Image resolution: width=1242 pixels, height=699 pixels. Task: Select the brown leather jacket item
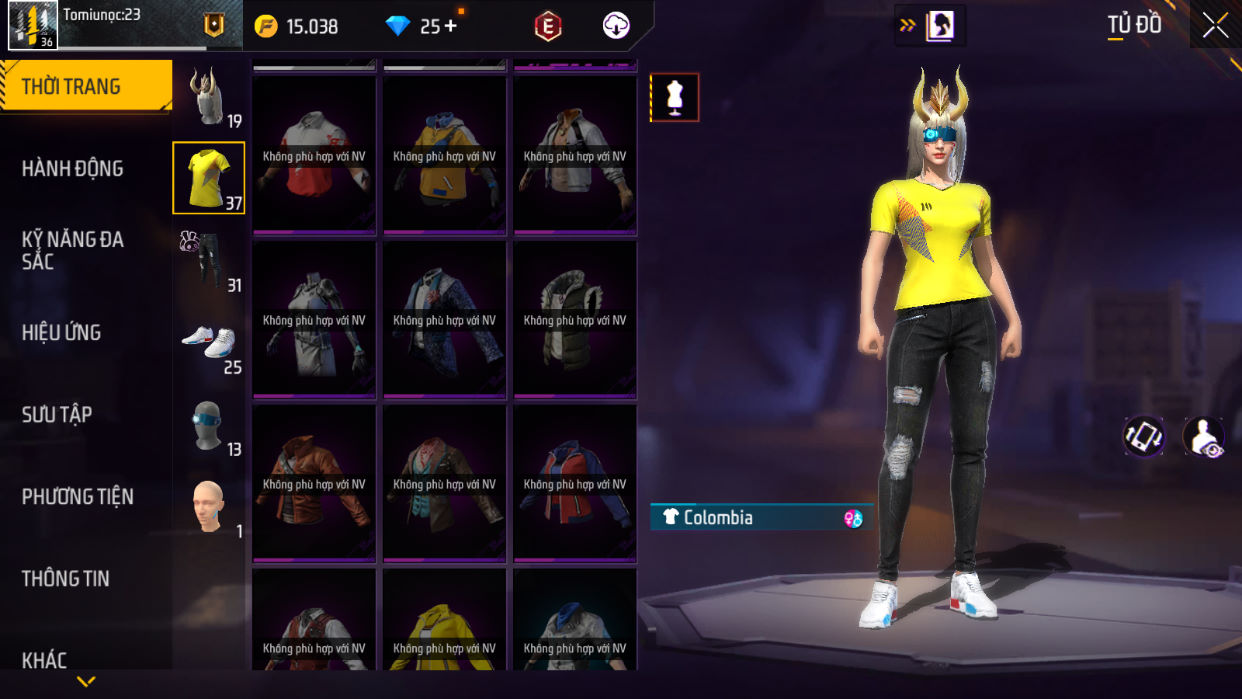coord(314,484)
